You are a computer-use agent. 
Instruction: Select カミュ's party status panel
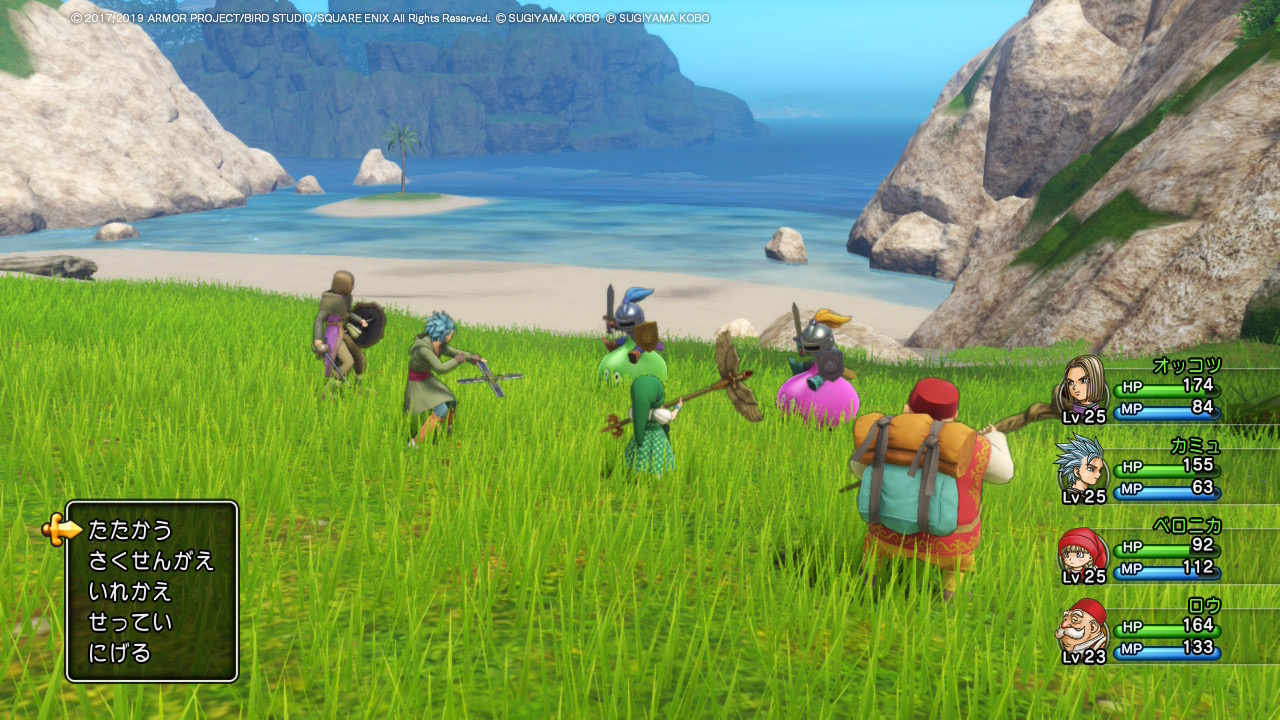(1142, 471)
